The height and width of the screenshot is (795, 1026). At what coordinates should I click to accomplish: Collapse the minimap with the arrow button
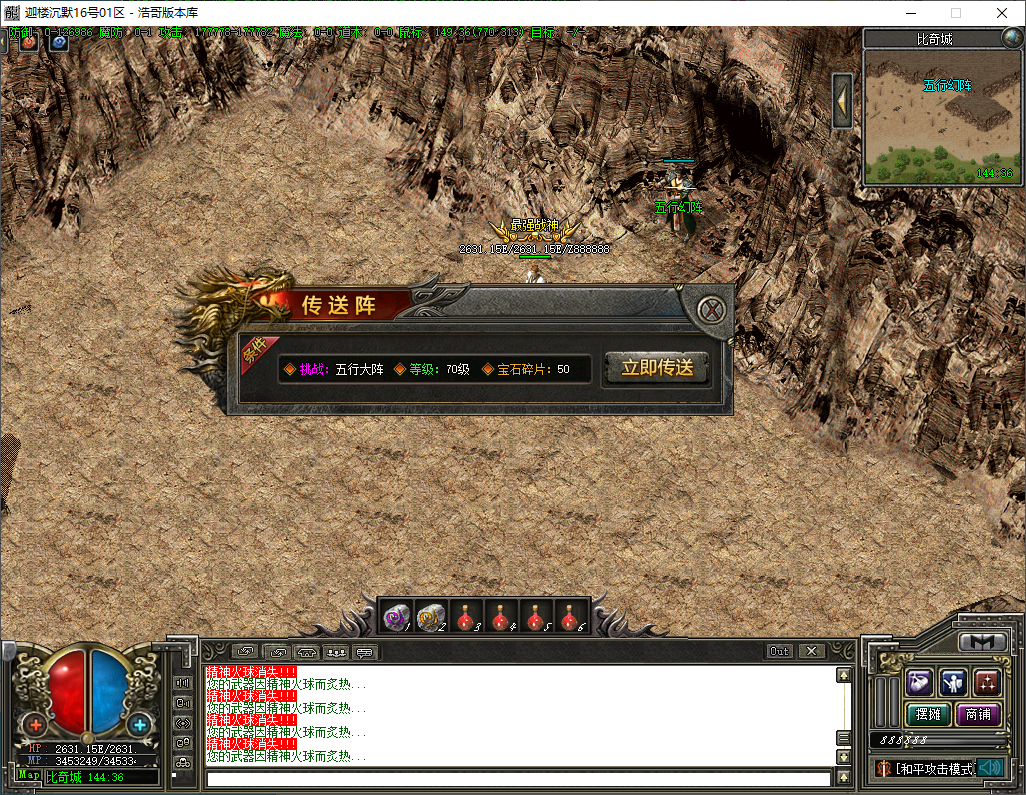843,100
